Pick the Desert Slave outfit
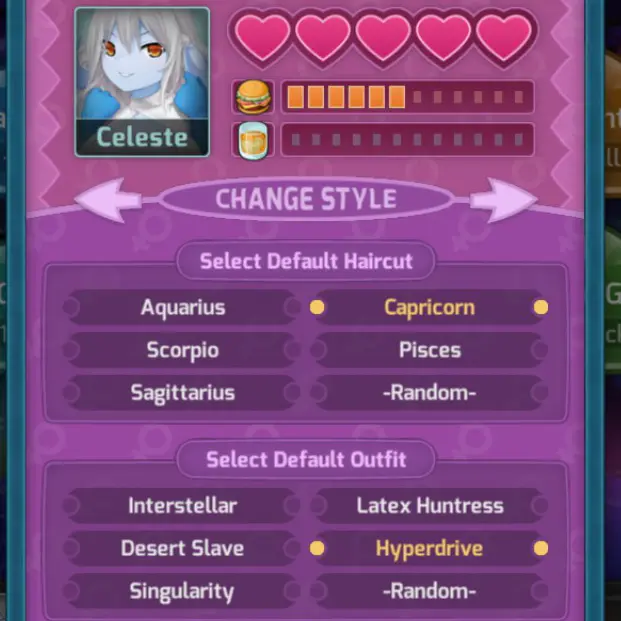 pos(182,548)
